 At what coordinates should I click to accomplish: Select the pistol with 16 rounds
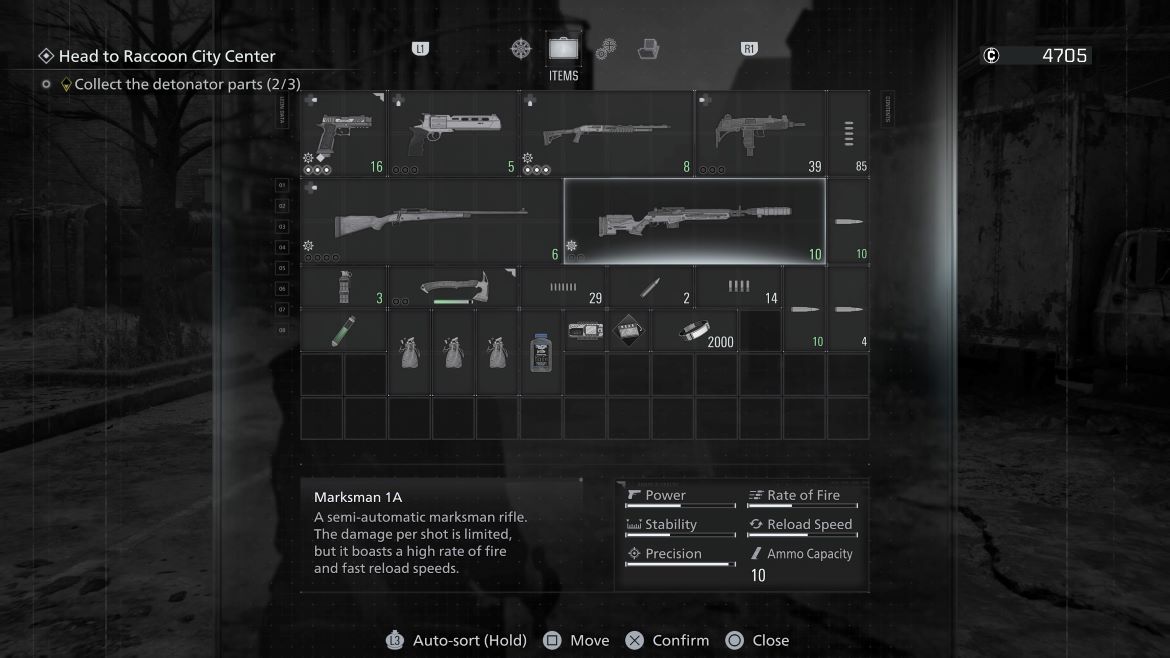[x=343, y=134]
